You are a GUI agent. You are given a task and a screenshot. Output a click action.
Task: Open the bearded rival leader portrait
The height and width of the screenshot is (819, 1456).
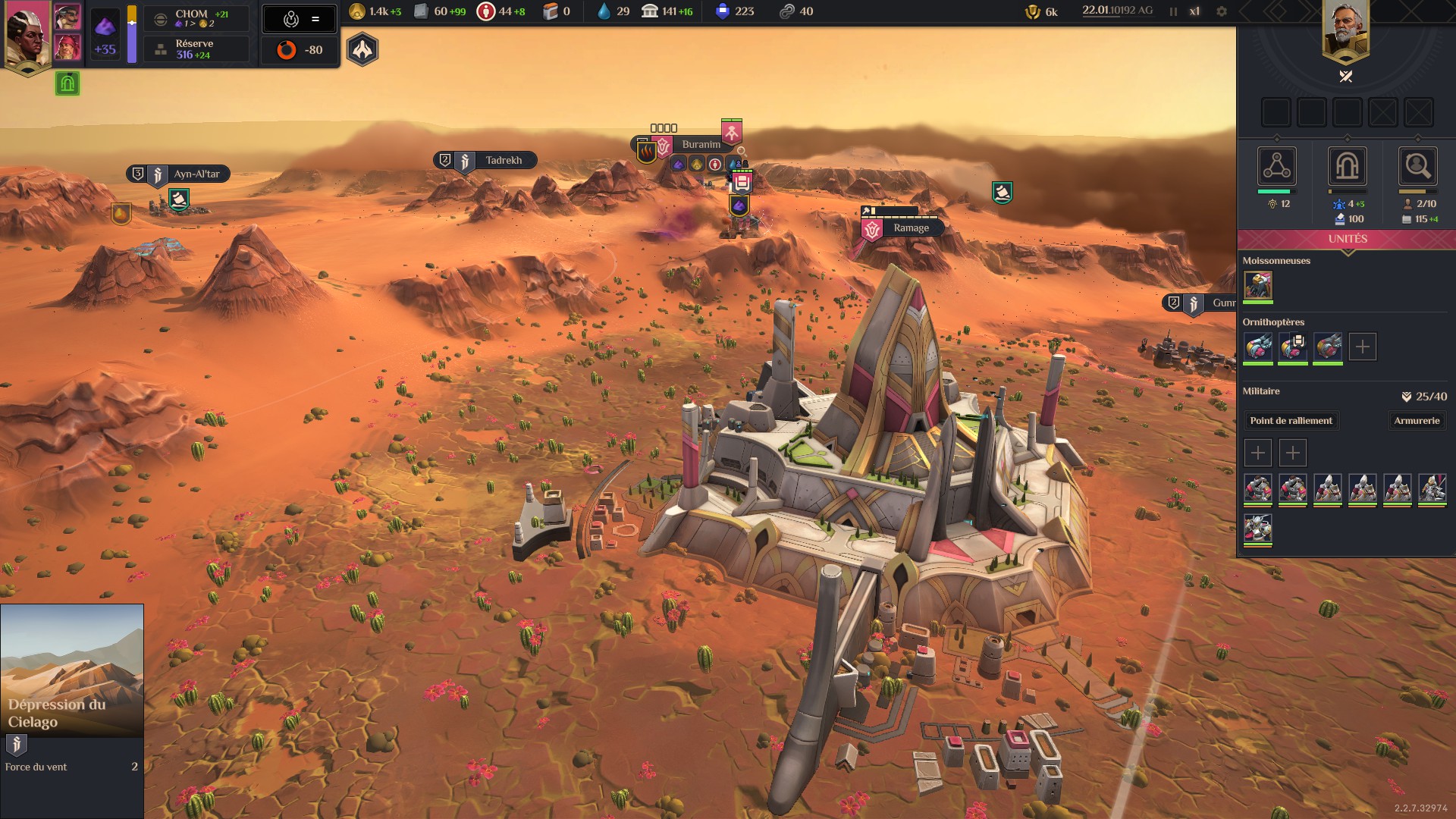tap(1345, 30)
